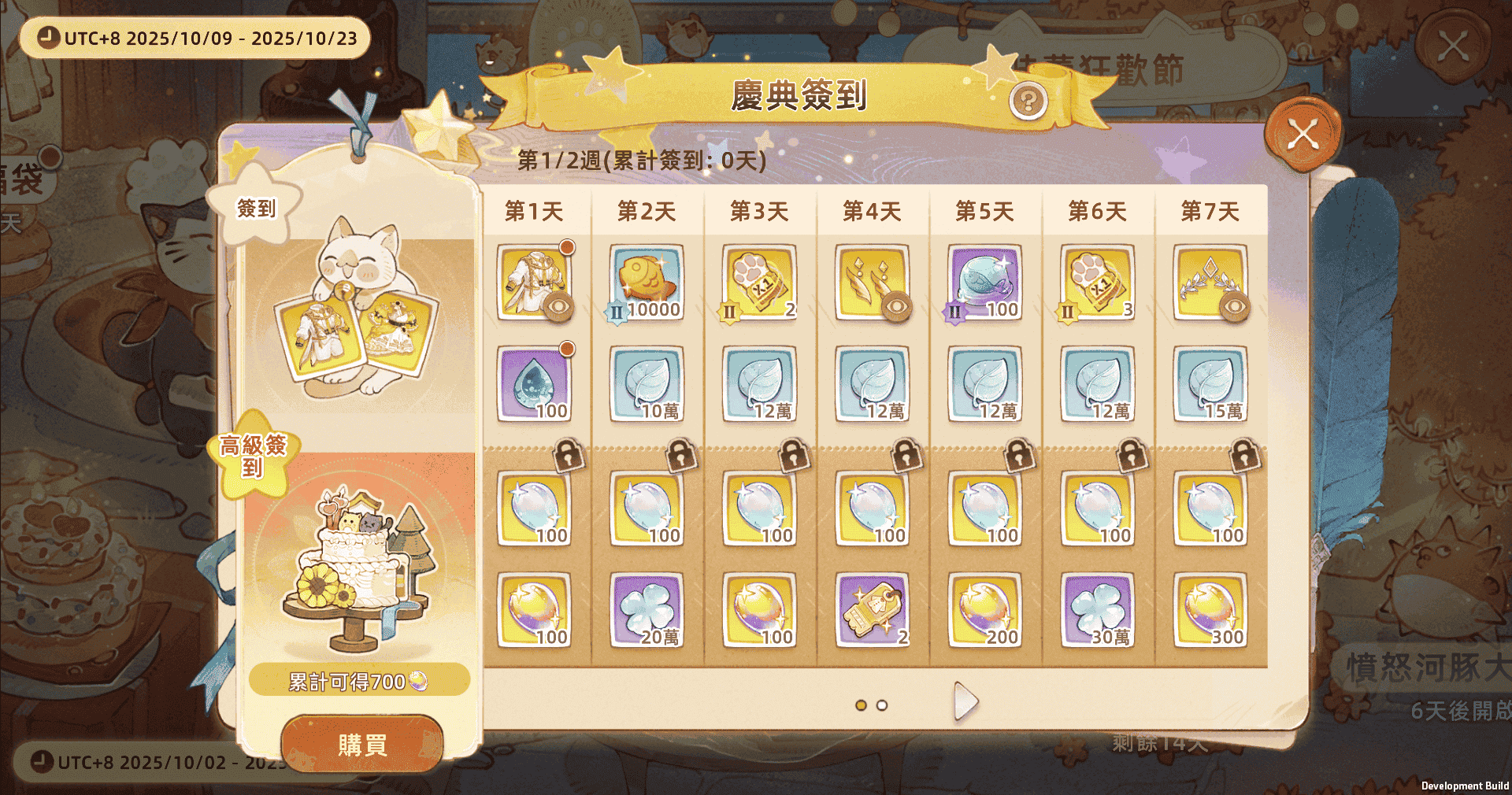Screen dimensions: 1512x795
Task: Click the crystal ball 100 reward on 第5天
Action: [985, 282]
